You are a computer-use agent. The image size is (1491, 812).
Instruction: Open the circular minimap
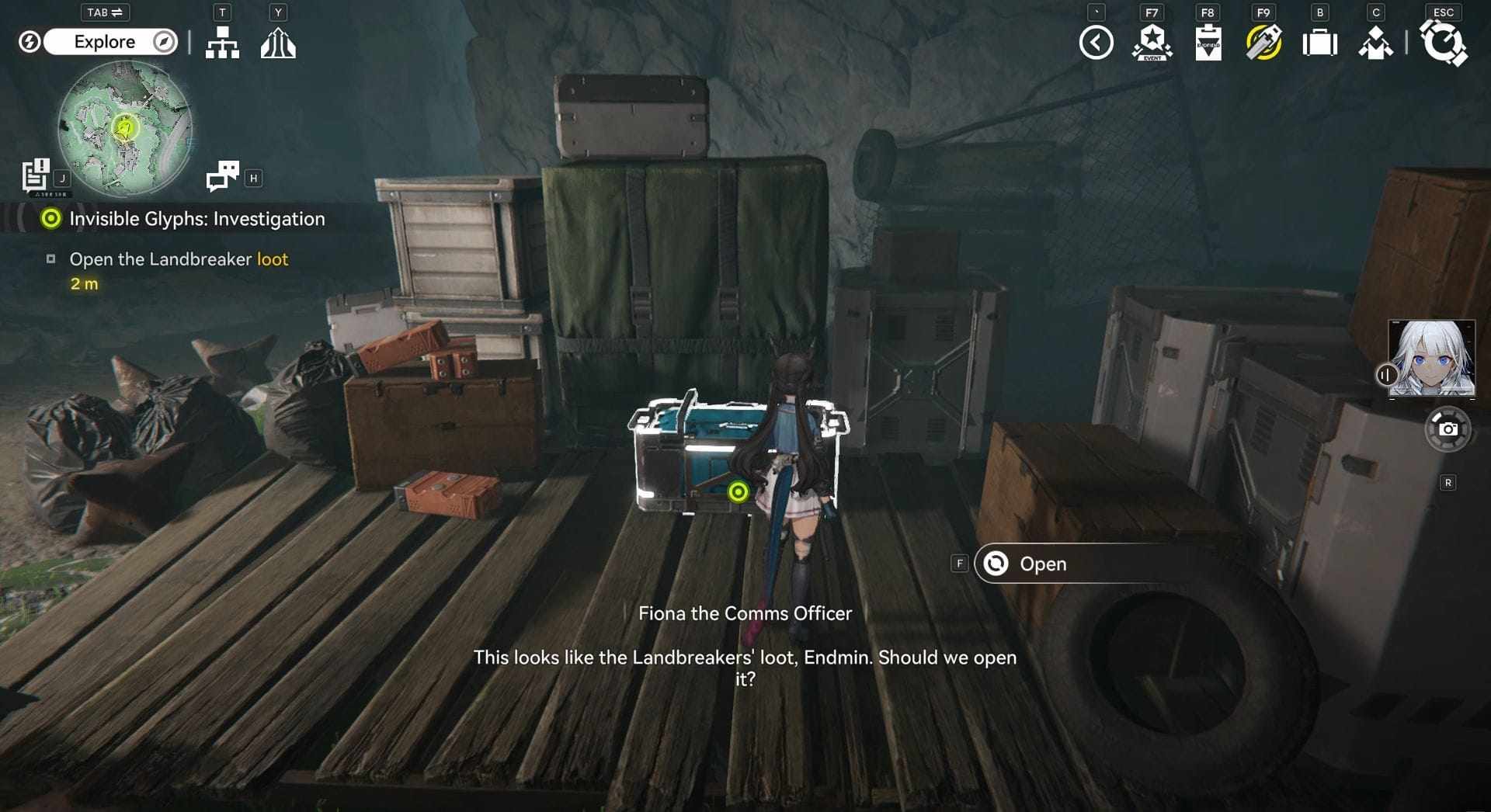tap(125, 128)
